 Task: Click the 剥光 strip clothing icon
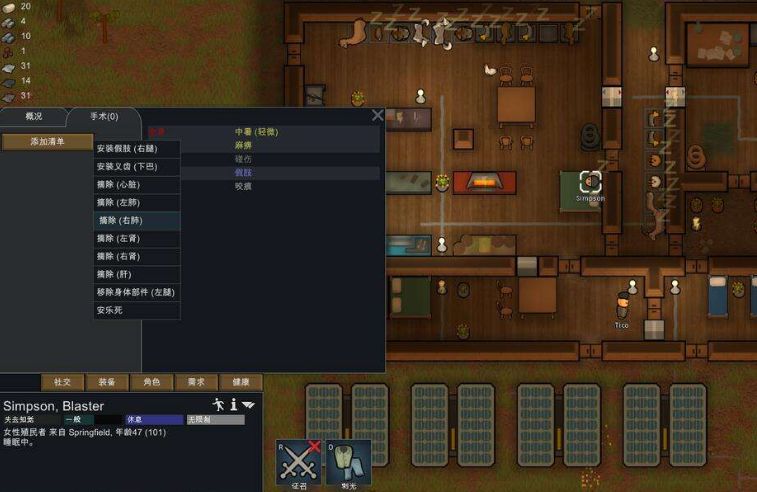click(348, 463)
